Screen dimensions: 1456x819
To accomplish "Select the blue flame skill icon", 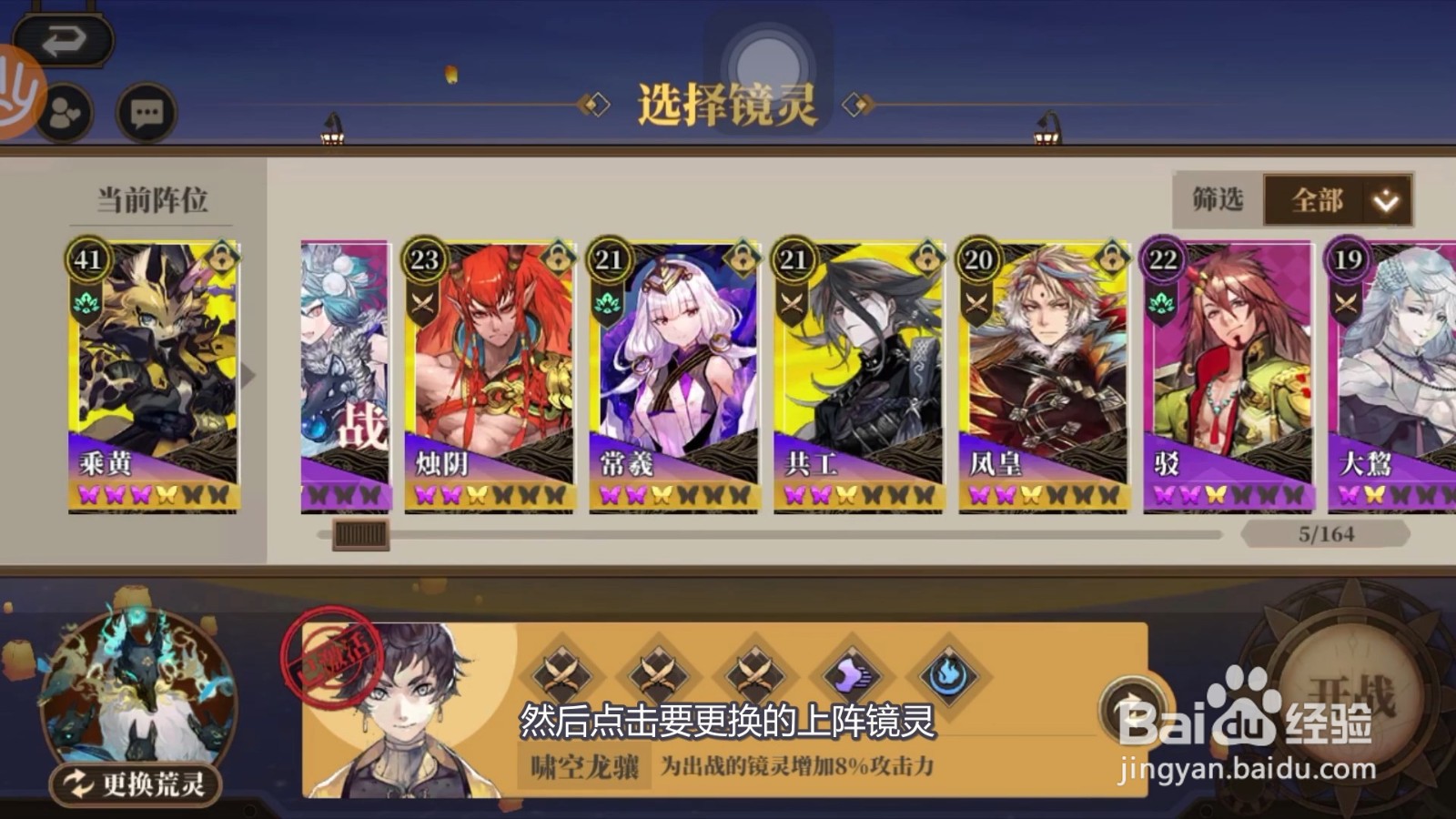I will click(948, 676).
